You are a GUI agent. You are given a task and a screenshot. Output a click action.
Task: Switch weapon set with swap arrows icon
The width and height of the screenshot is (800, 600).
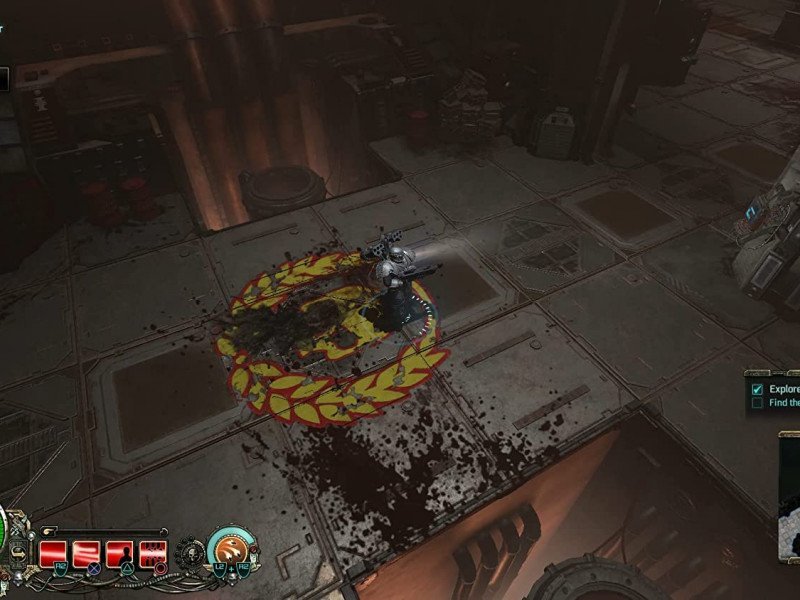click(x=17, y=551)
